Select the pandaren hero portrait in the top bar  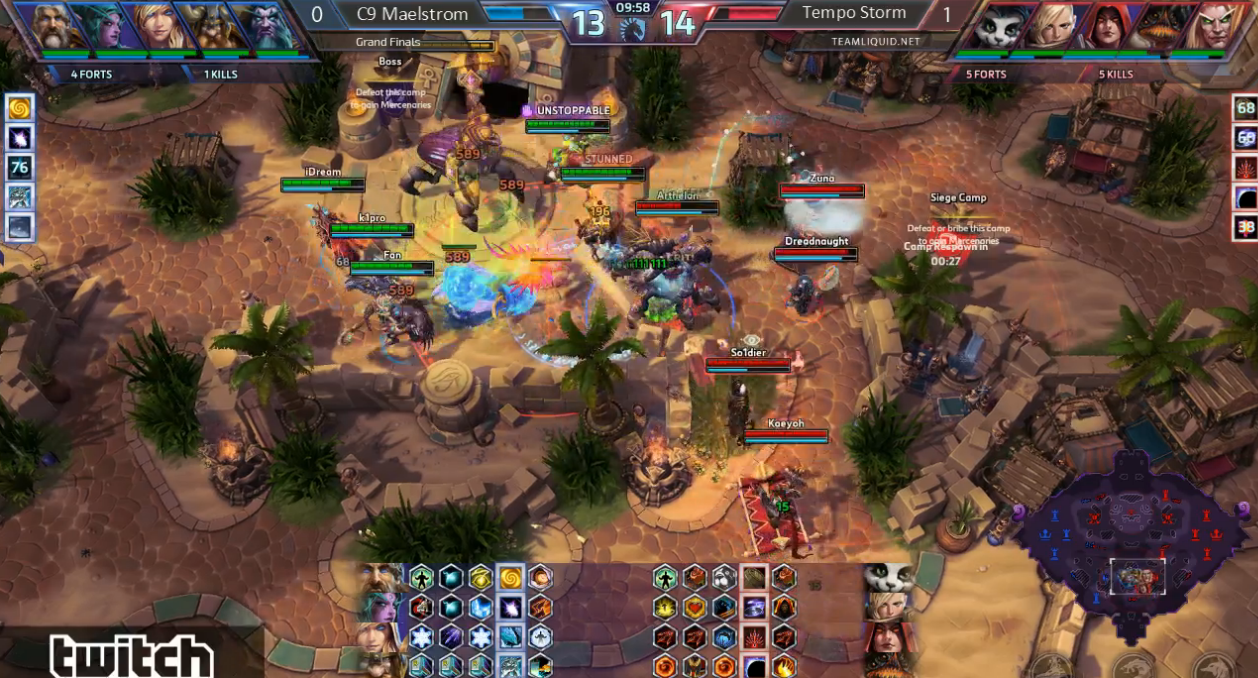click(1001, 27)
